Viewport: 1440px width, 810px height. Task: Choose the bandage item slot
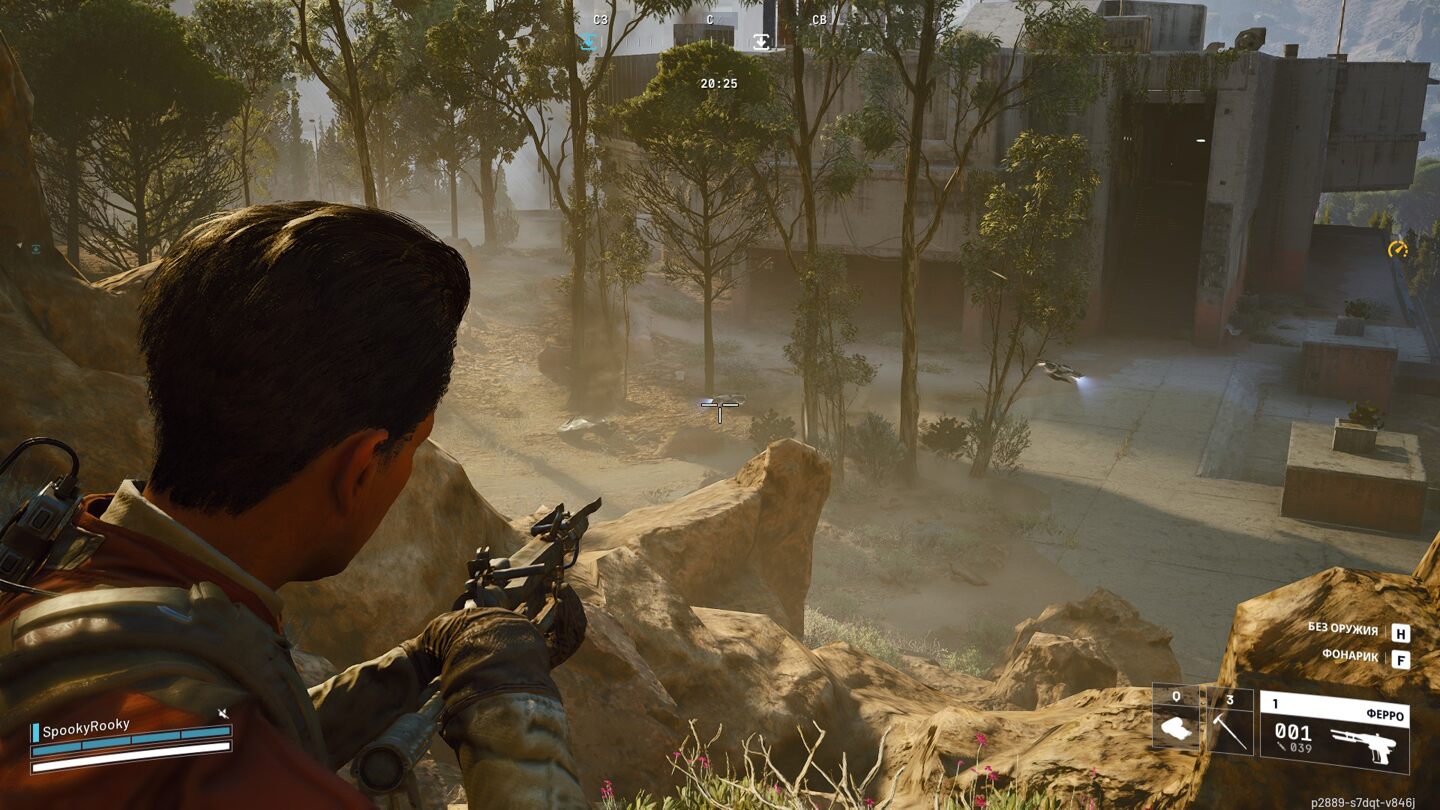pyautogui.click(x=1177, y=720)
